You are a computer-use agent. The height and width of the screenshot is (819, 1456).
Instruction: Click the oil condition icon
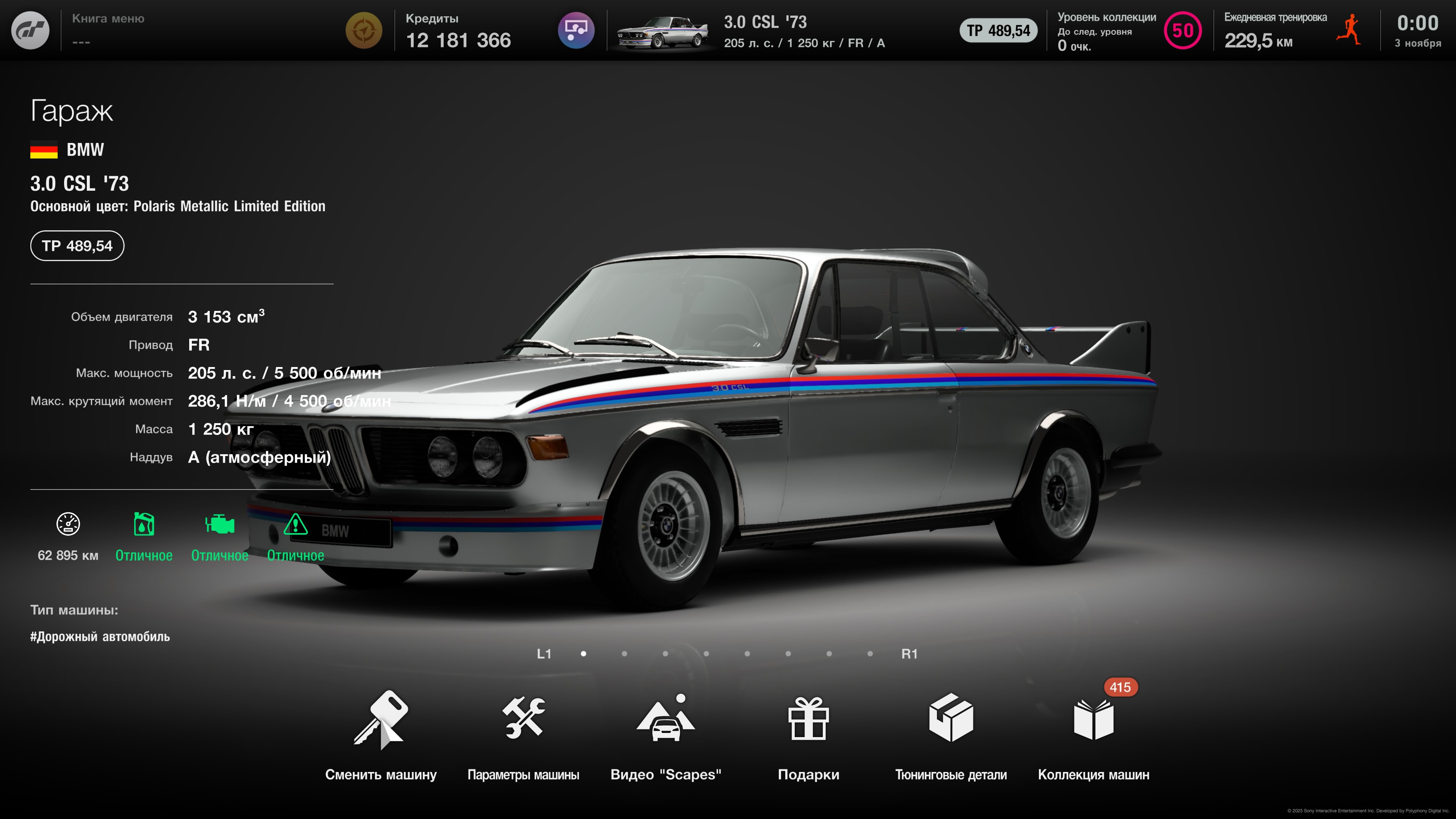144,524
